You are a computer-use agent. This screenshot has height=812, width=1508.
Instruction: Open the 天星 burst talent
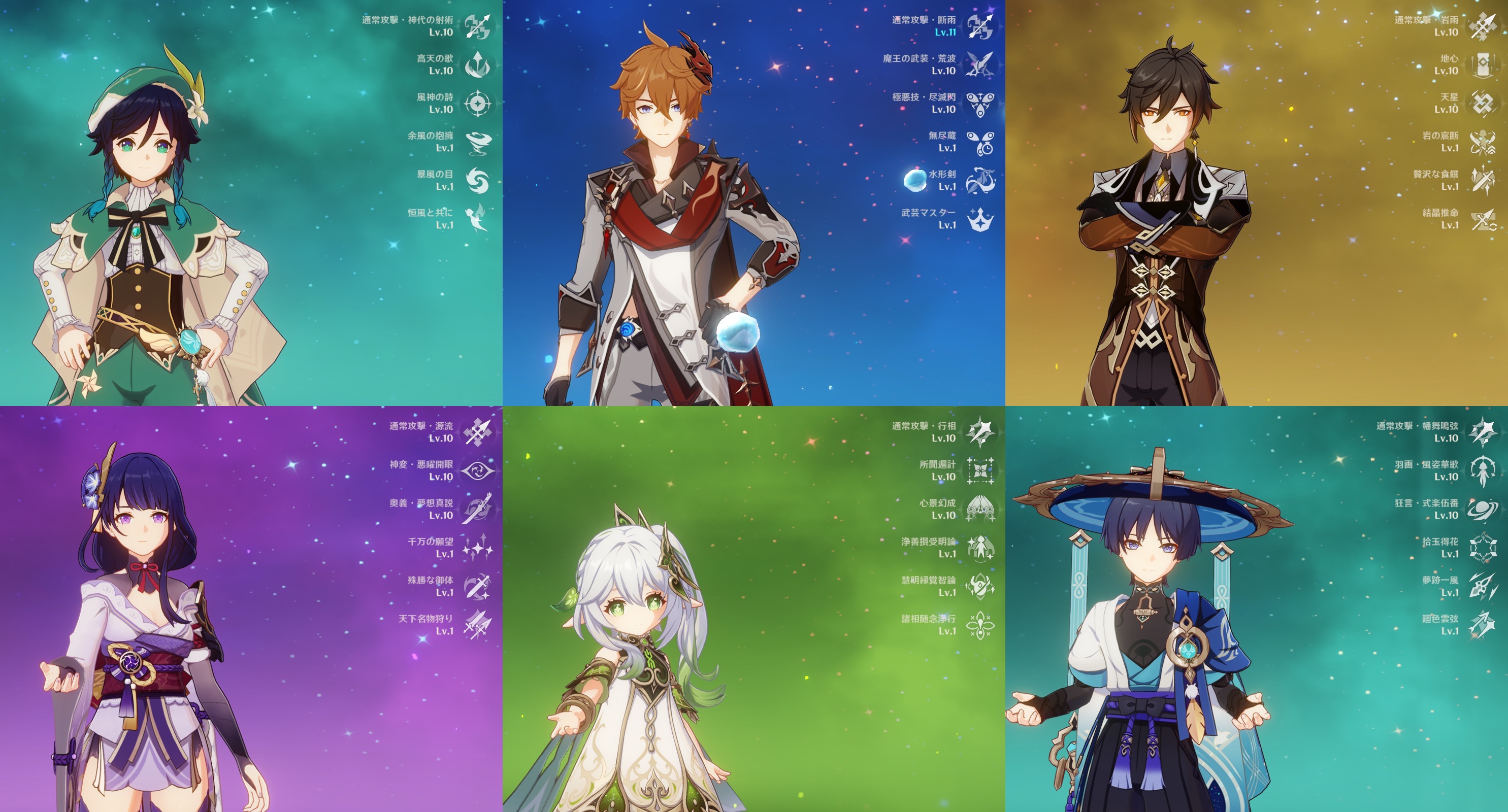(1482, 104)
